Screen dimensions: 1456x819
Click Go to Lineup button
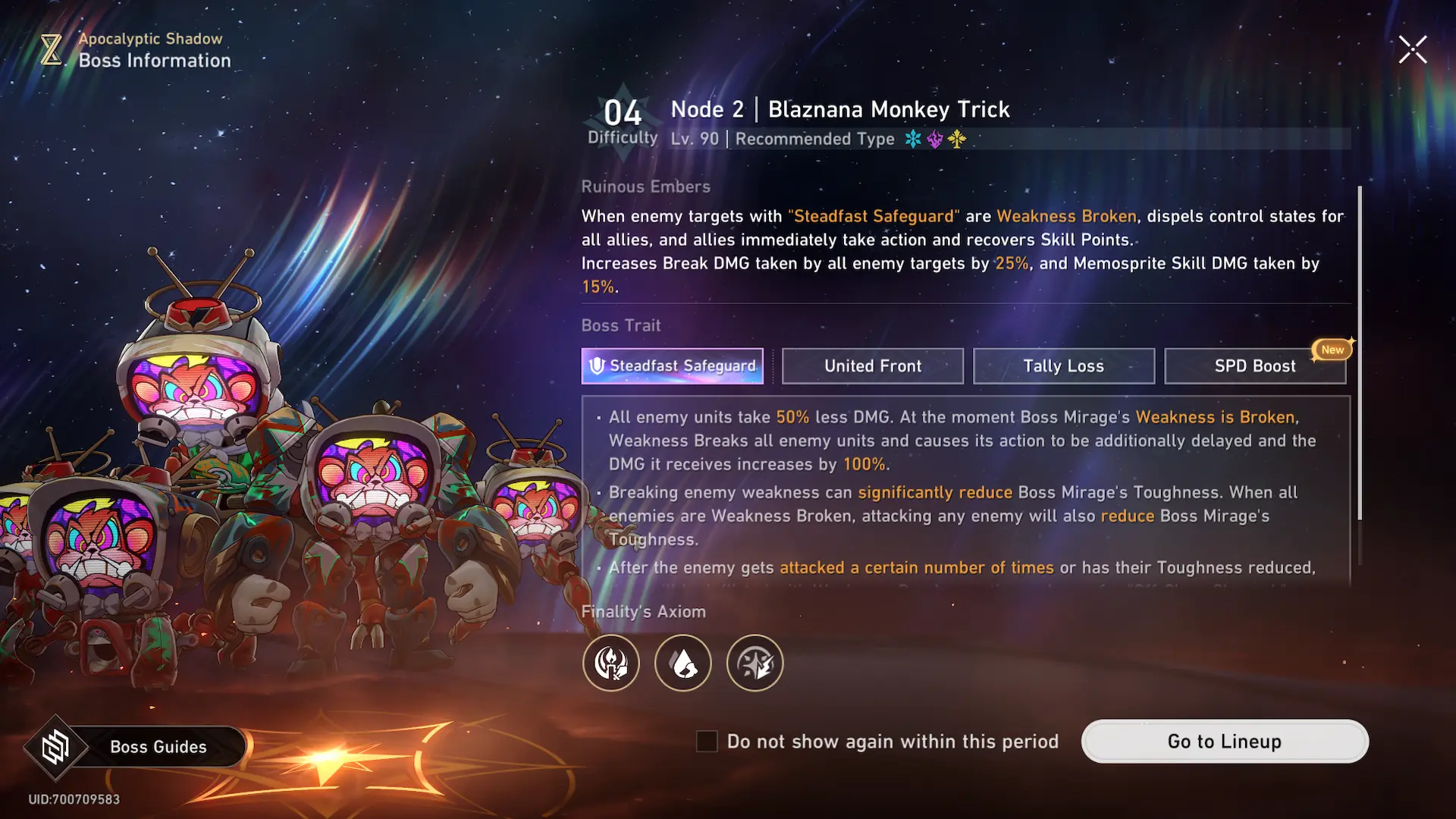[1224, 742]
